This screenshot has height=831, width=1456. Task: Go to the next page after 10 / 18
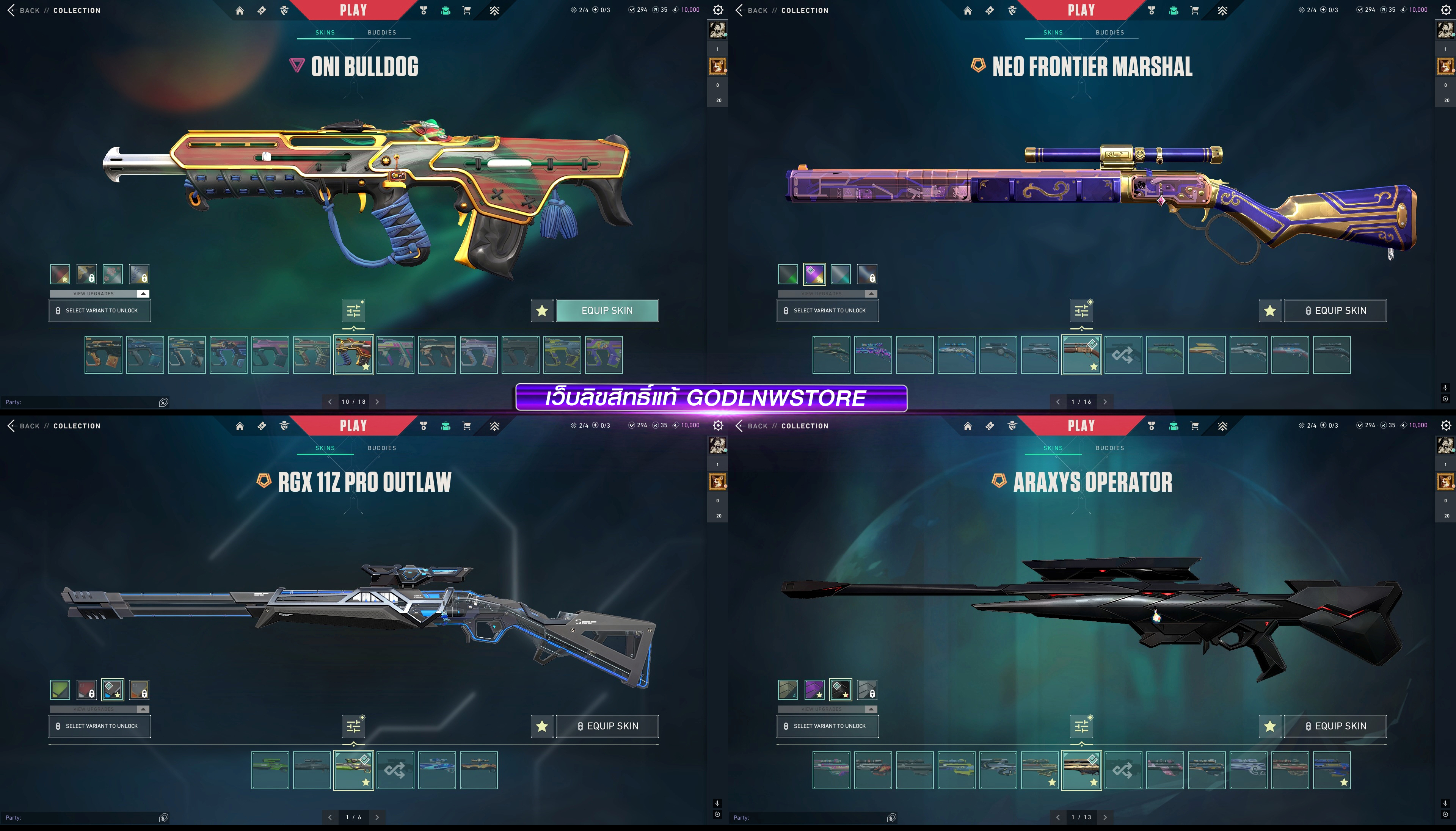(x=377, y=402)
